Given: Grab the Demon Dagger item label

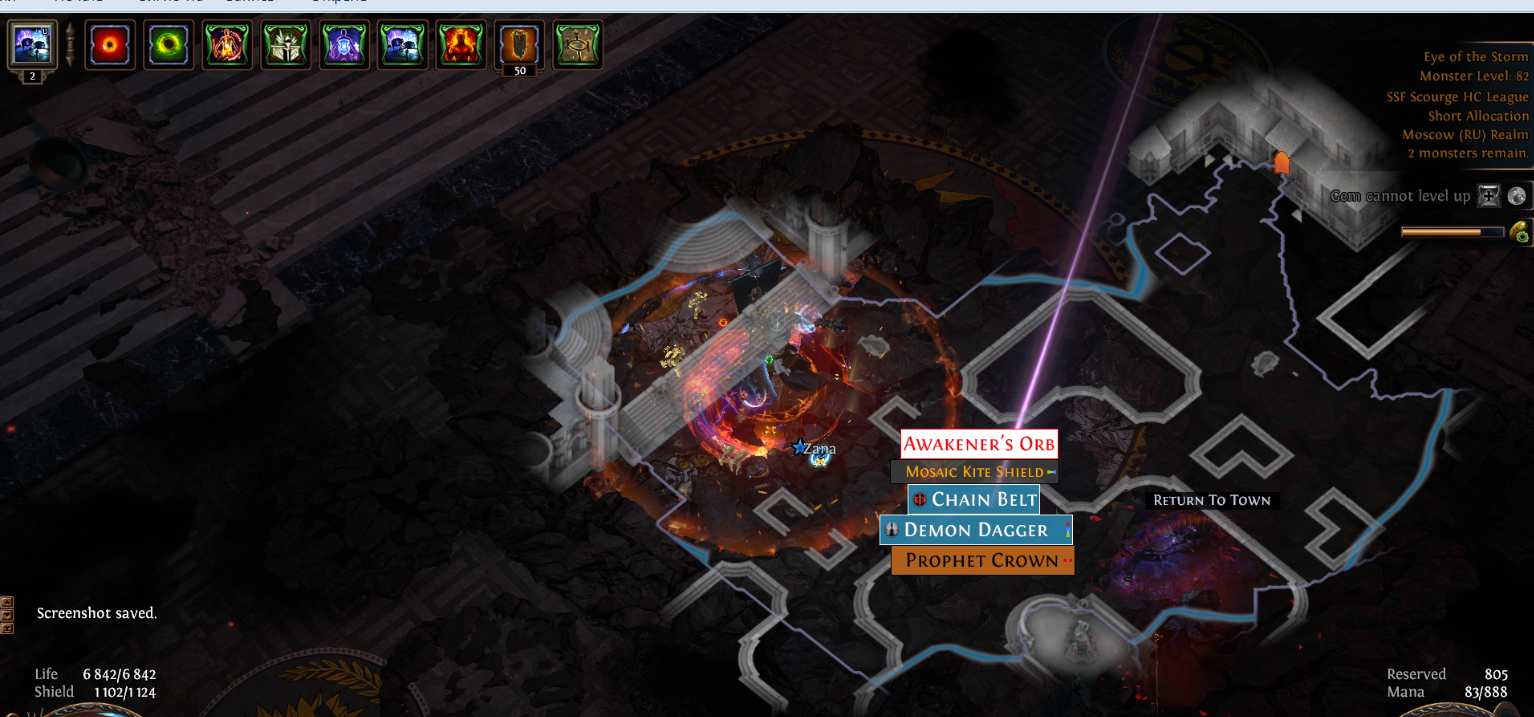Looking at the screenshot, I should [975, 530].
